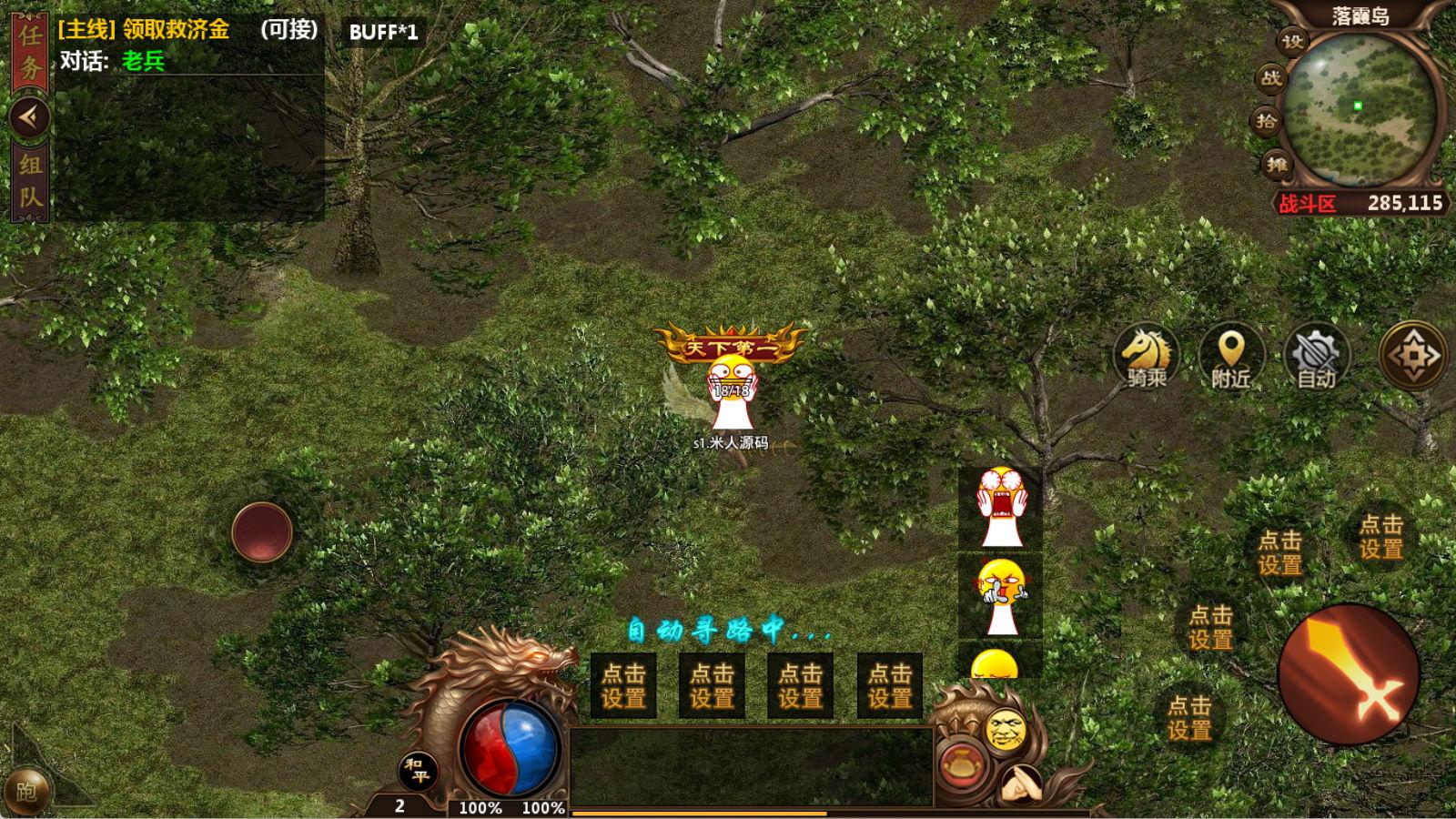Viewport: 1456px width, 819px height.
Task: Click the green 老兵 NPC link
Action: pos(143,61)
